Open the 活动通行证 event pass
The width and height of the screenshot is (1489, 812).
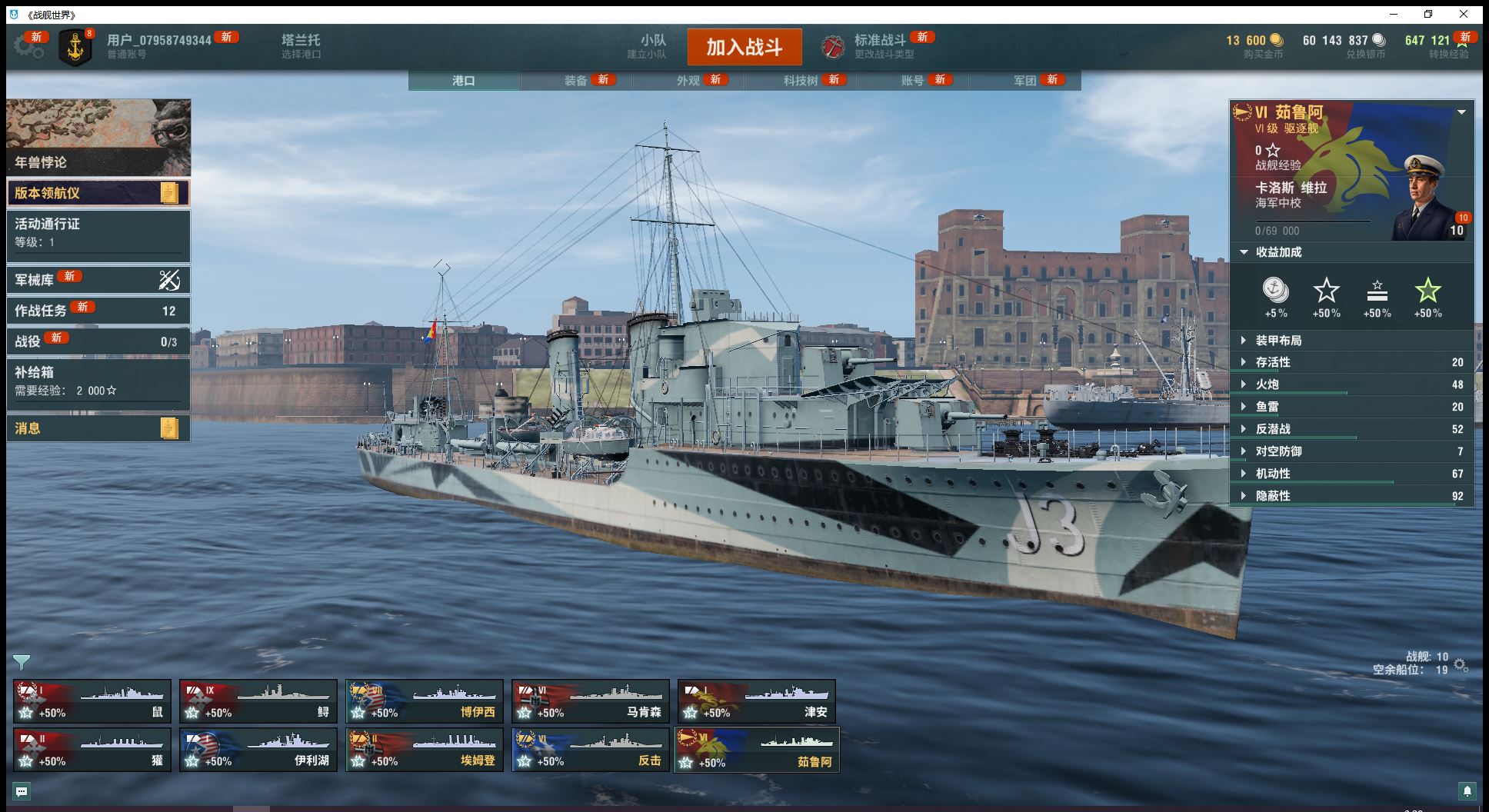[x=98, y=232]
